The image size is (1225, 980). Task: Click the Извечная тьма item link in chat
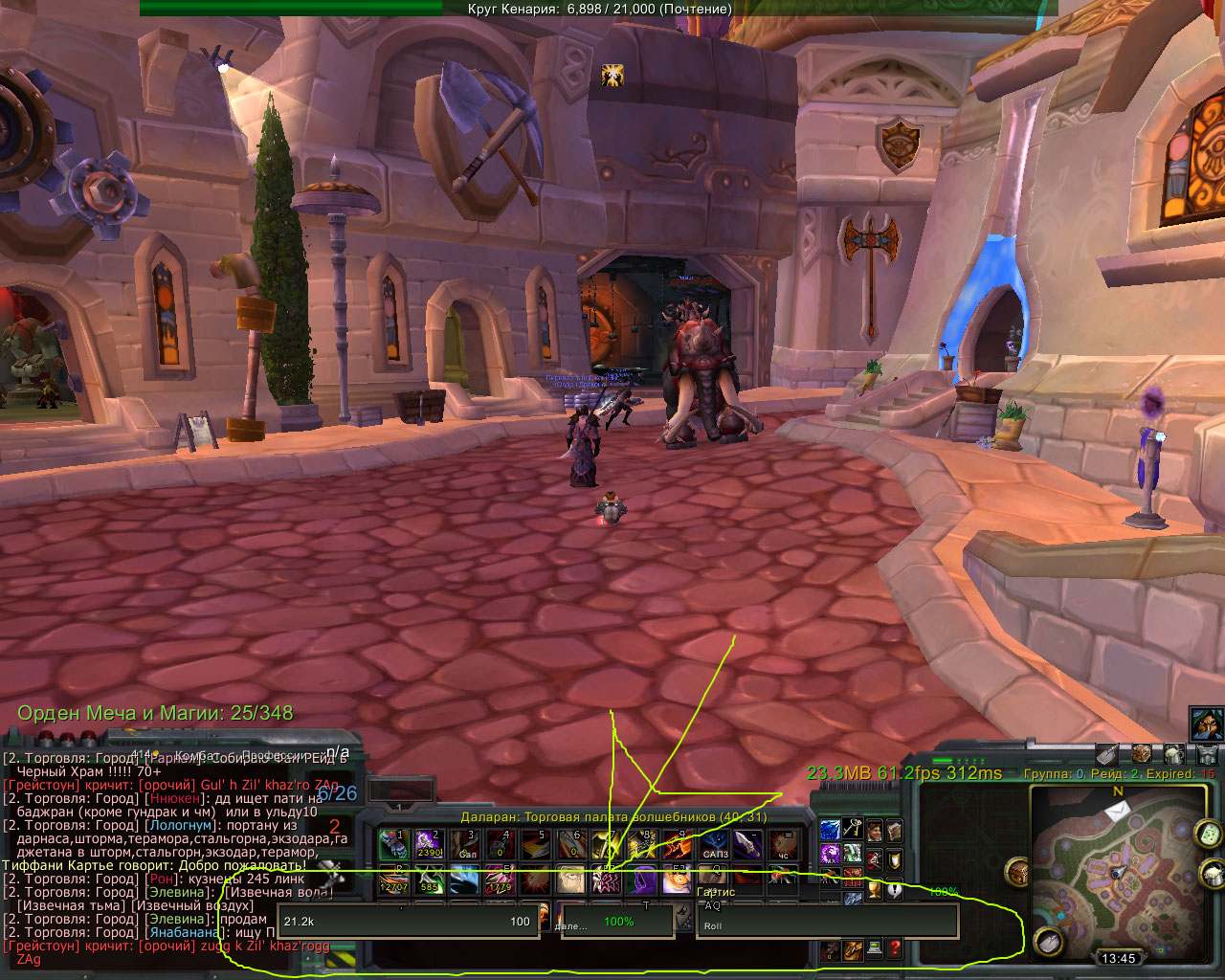(x=72, y=905)
